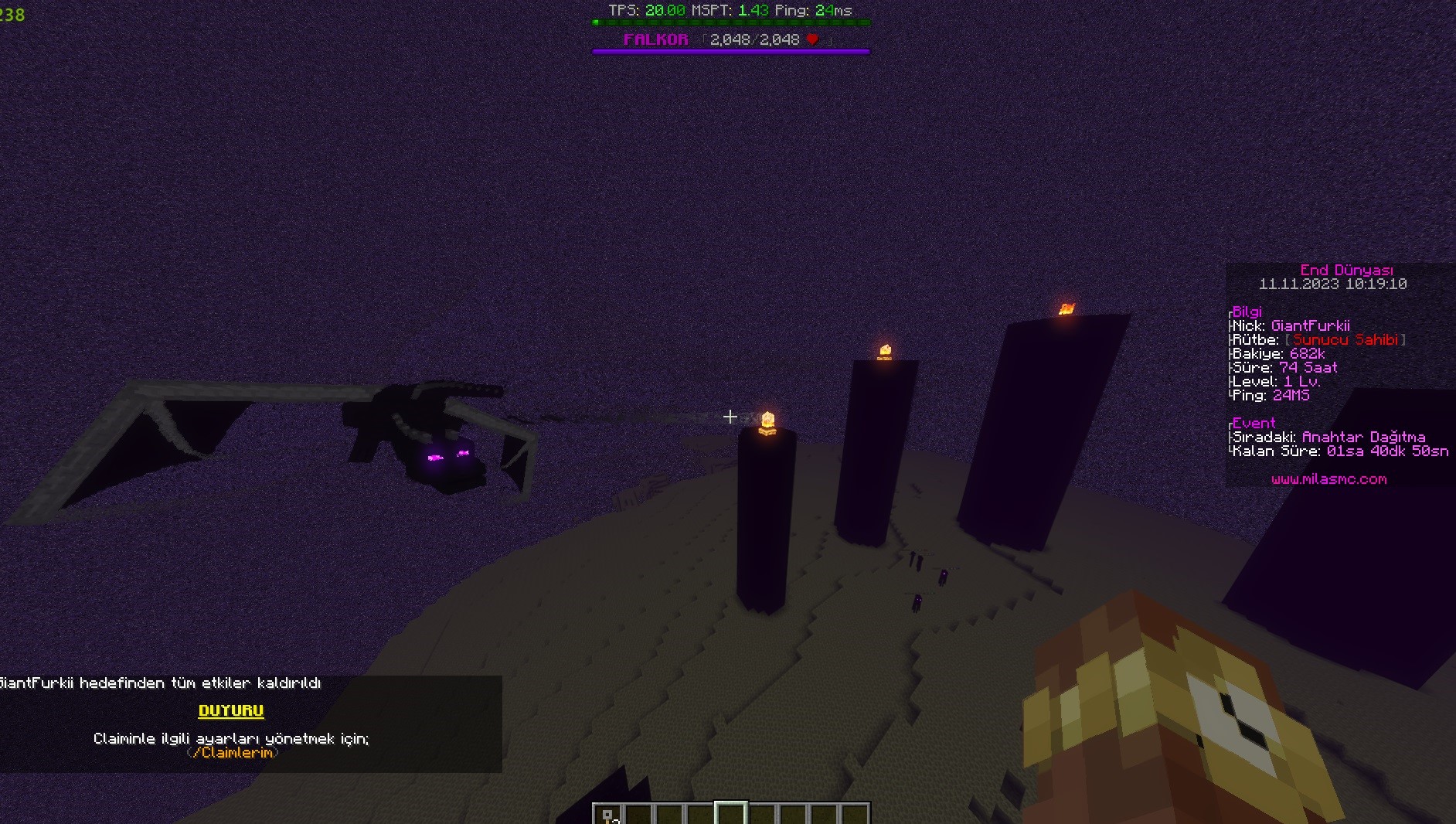Select the highlighted active hotbar slot
The height and width of the screenshot is (824, 1456).
[731, 815]
